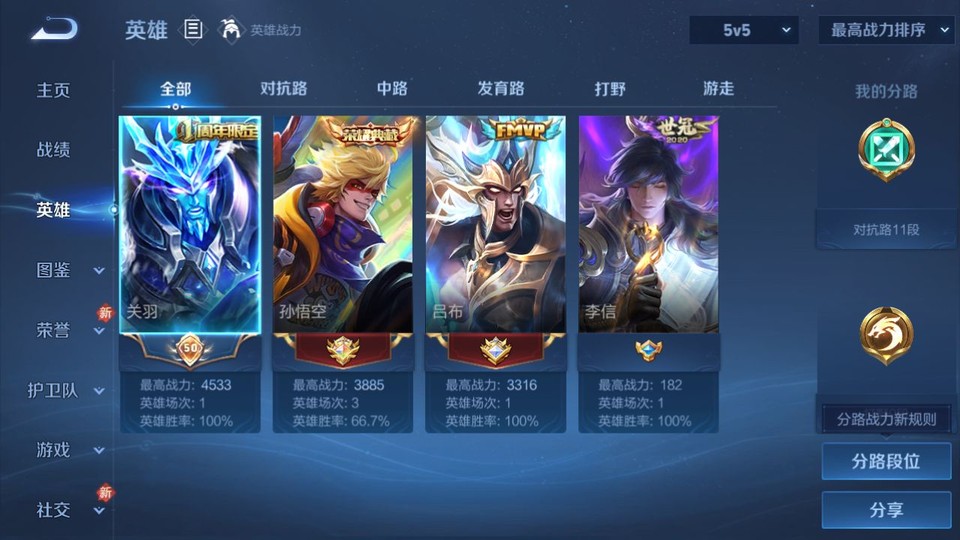Click the 分享 share button
Viewport: 960px width, 540px height.
click(x=886, y=510)
